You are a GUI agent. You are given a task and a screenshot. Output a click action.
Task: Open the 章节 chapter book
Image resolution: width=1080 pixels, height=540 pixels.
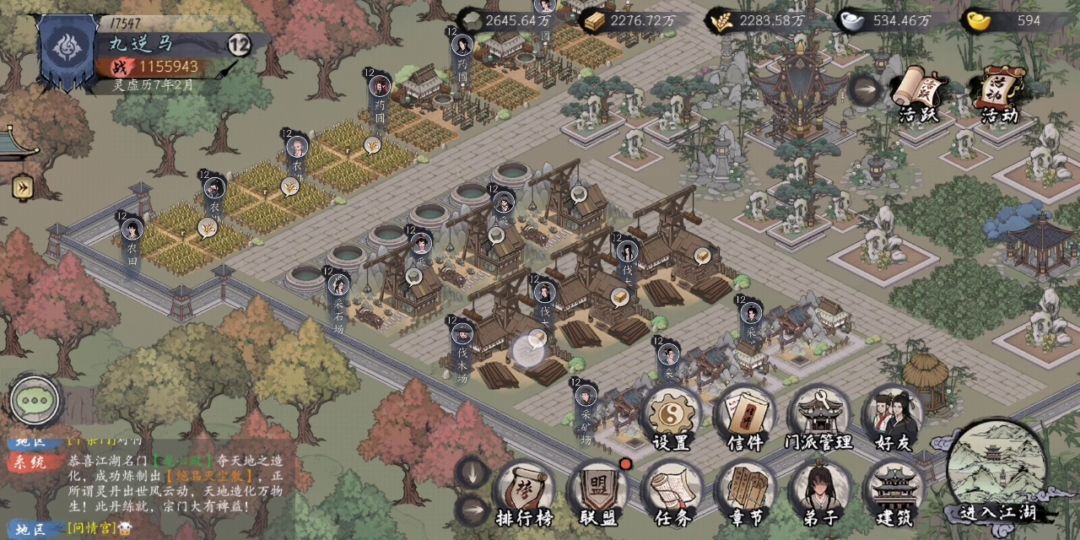pyautogui.click(x=745, y=492)
